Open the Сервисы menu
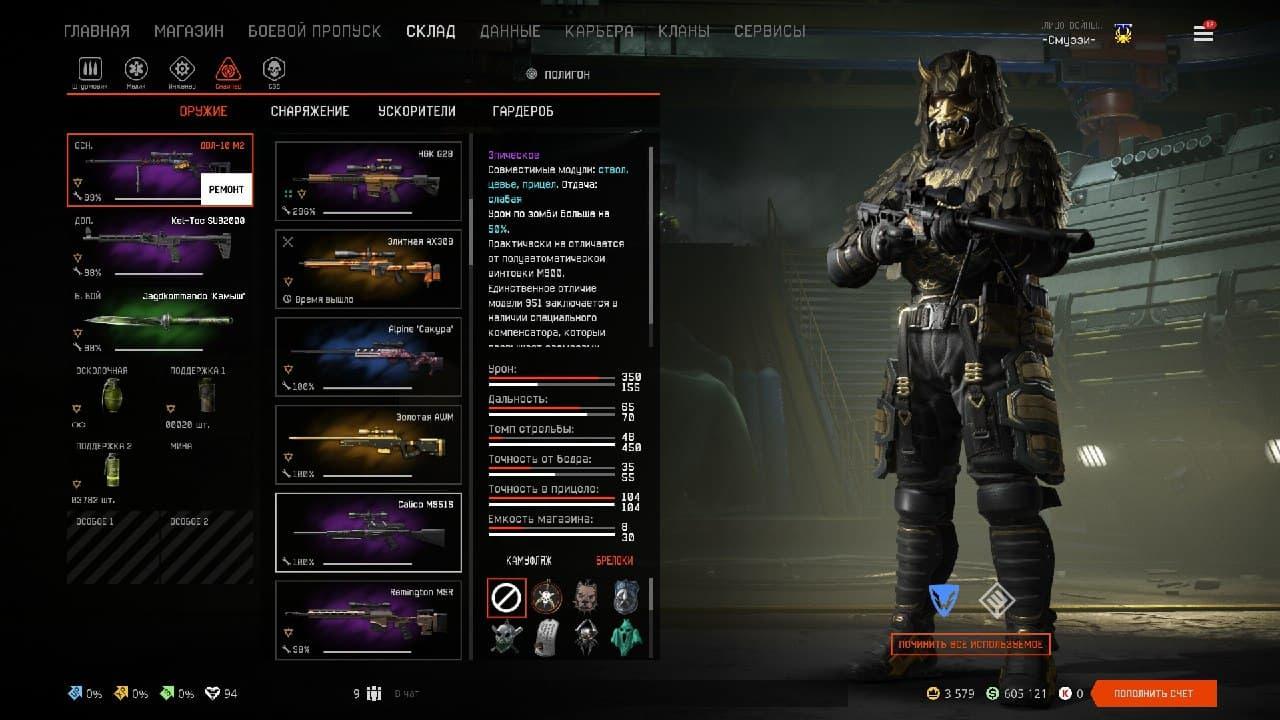Screen dimensions: 1280x720 click(x=769, y=31)
